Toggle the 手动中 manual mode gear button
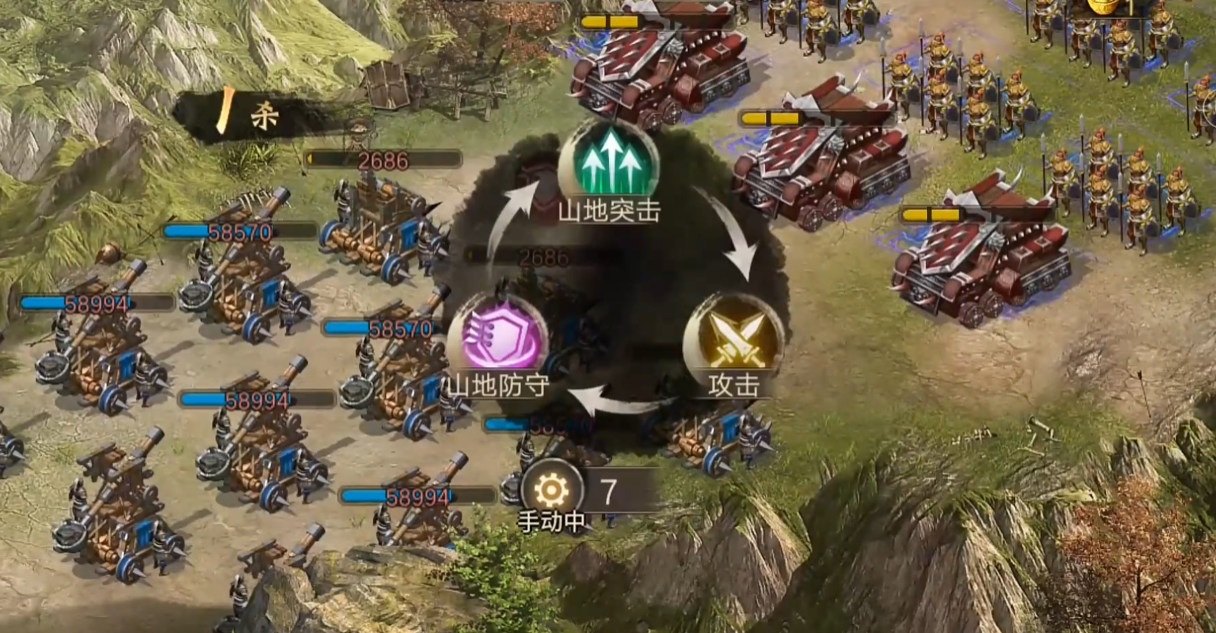 pyautogui.click(x=550, y=489)
